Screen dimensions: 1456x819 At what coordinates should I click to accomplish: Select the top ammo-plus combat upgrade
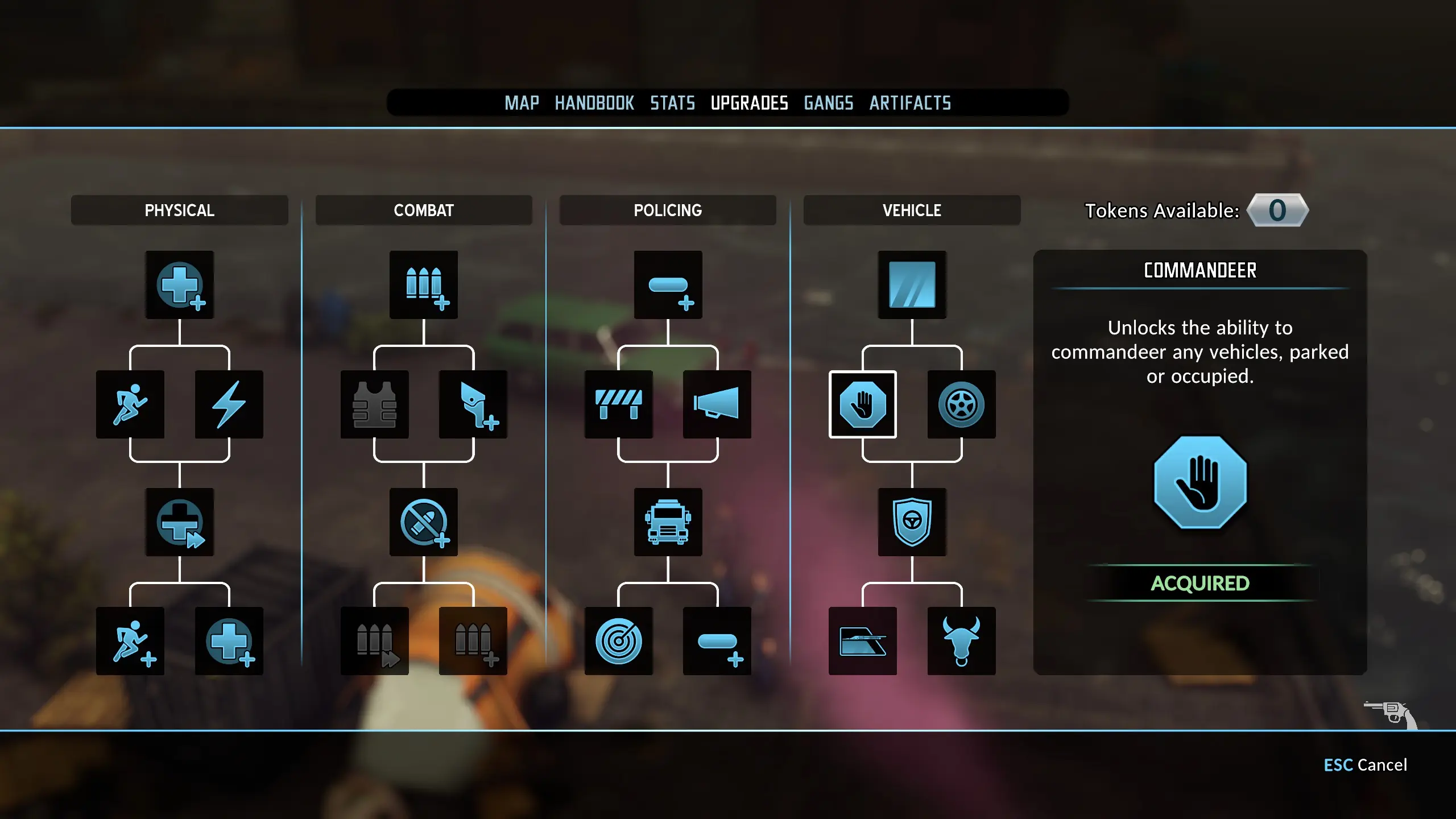click(x=424, y=284)
